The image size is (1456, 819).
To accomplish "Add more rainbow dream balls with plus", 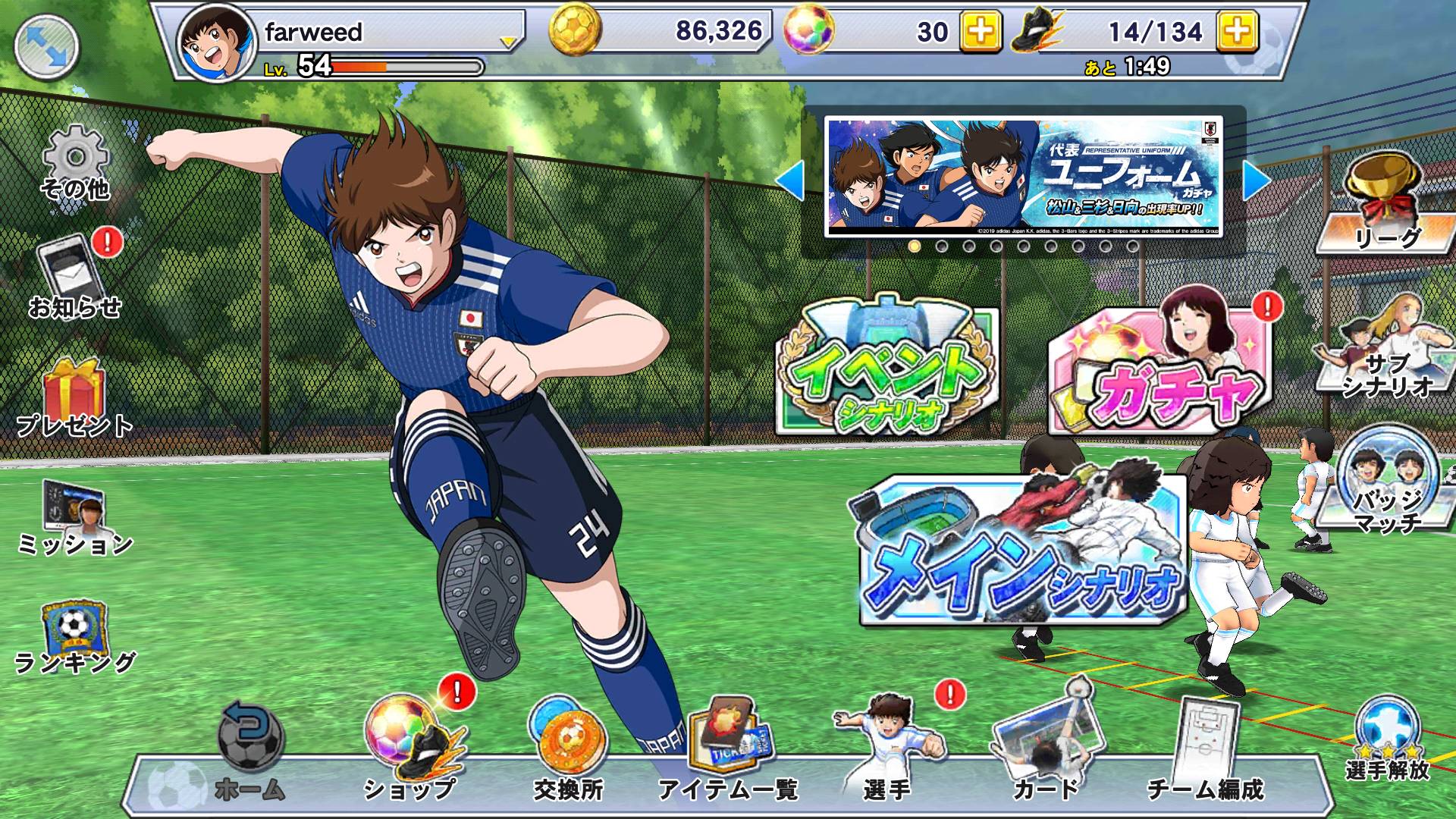I will (x=980, y=32).
